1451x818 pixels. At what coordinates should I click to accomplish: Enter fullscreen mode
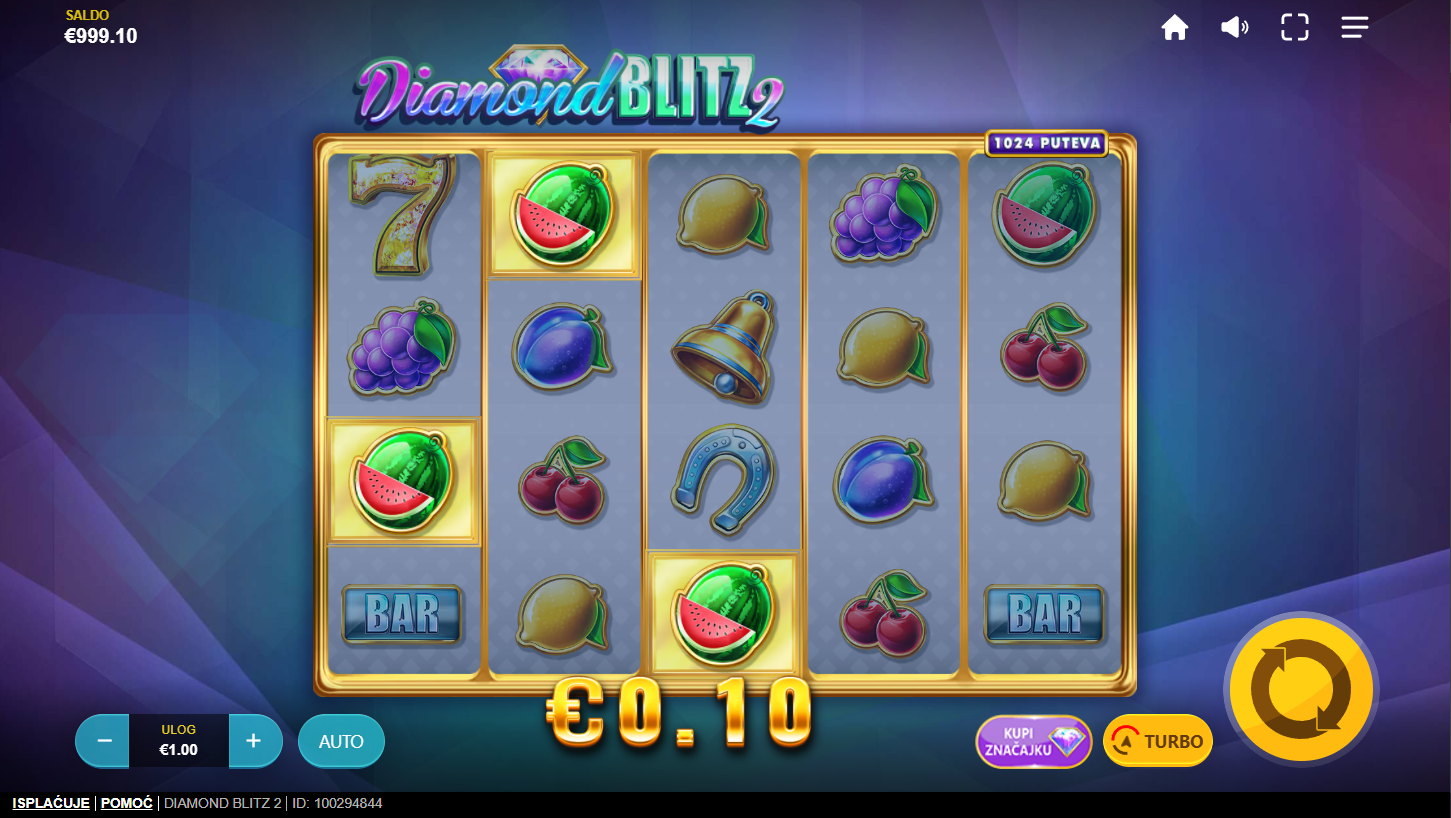tap(1295, 28)
